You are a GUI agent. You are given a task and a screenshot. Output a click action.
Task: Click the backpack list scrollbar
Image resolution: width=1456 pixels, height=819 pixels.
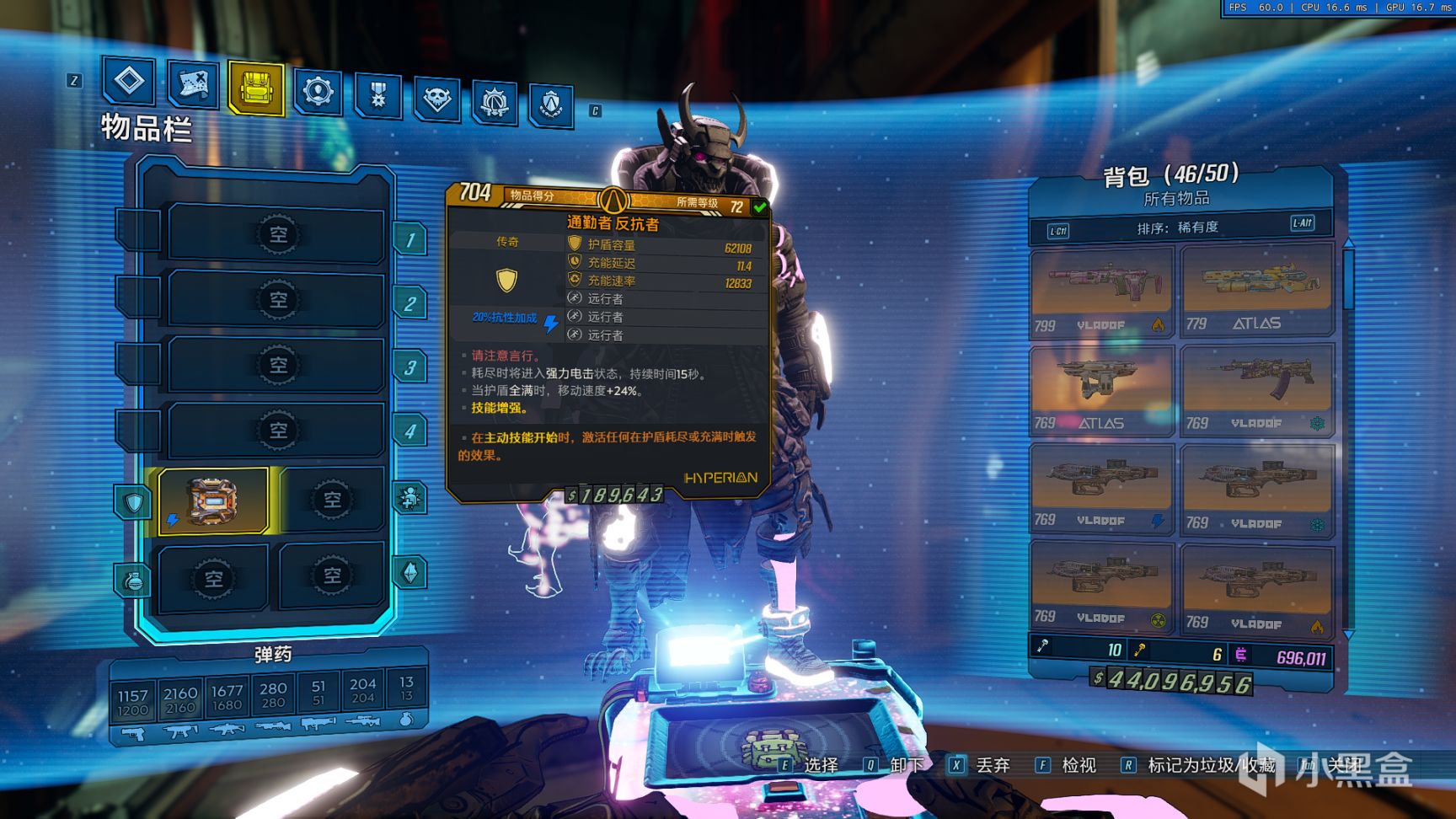[x=1348, y=278]
